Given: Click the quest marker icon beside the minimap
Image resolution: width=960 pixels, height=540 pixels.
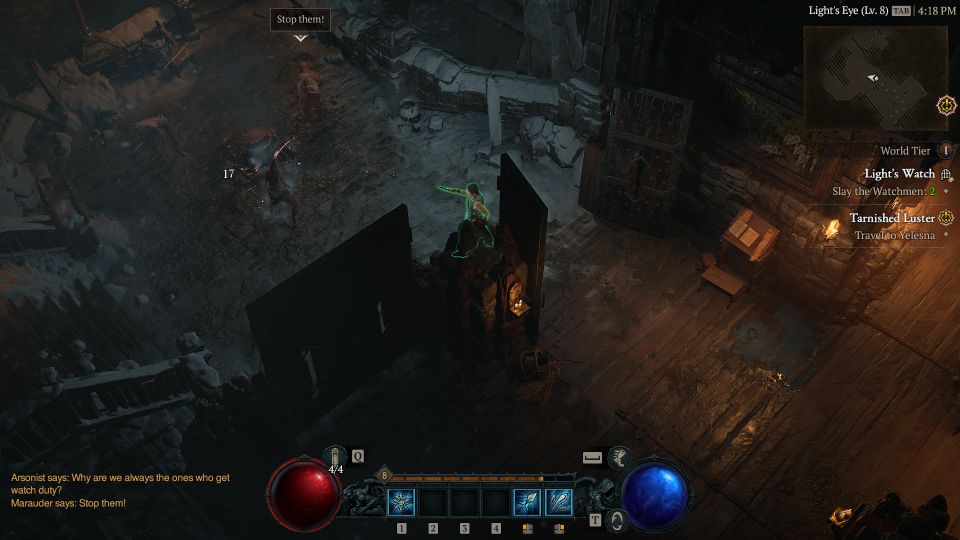Looking at the screenshot, I should pos(945,105).
